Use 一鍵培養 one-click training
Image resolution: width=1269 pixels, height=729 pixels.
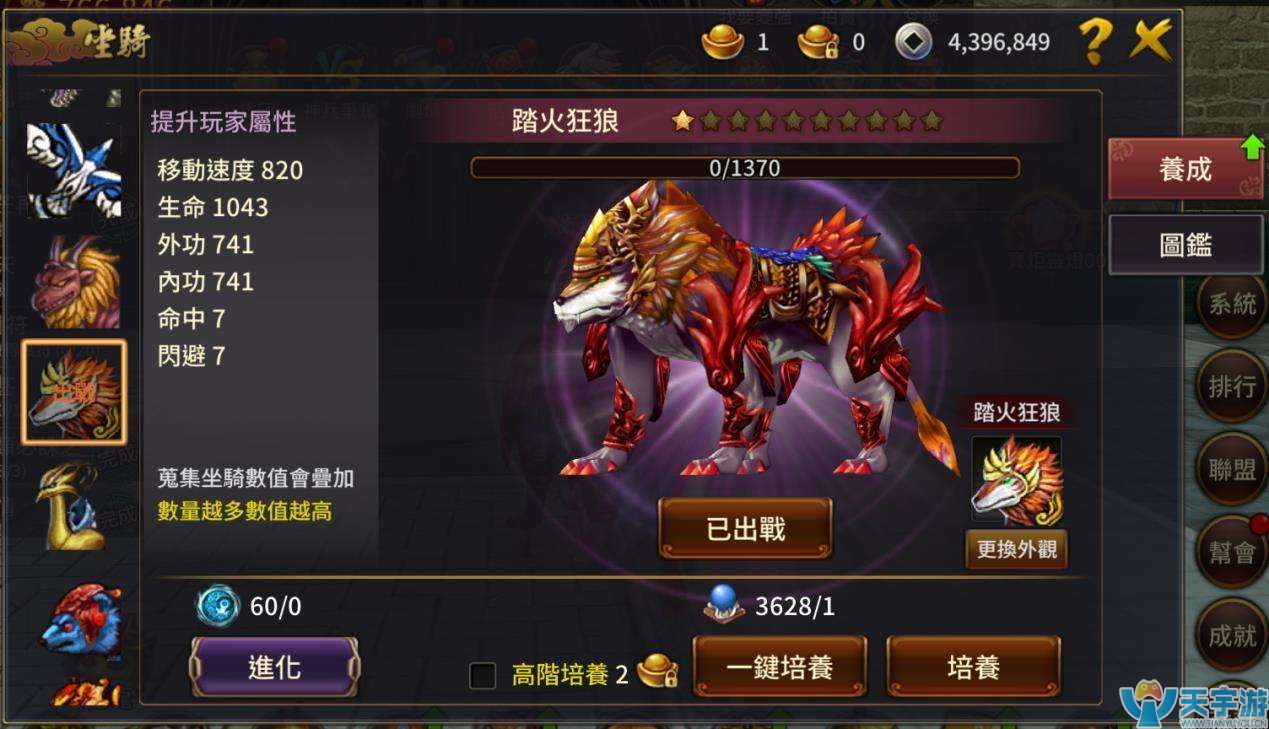tap(780, 667)
